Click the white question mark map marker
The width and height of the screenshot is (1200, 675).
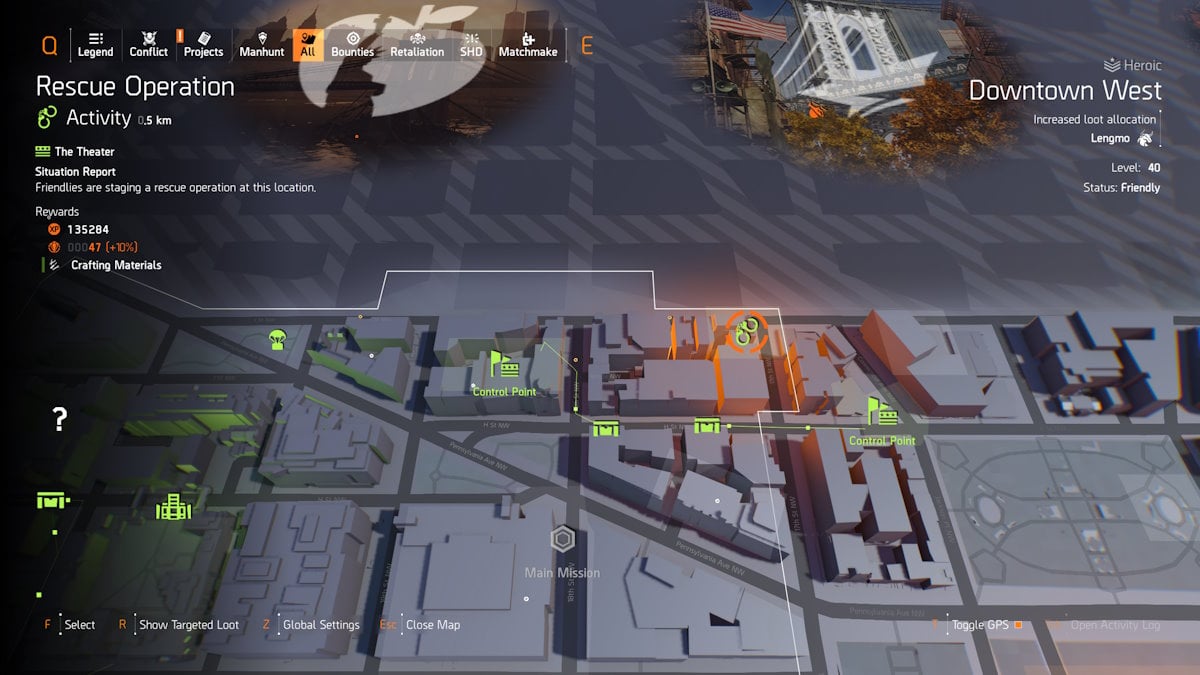pos(60,419)
